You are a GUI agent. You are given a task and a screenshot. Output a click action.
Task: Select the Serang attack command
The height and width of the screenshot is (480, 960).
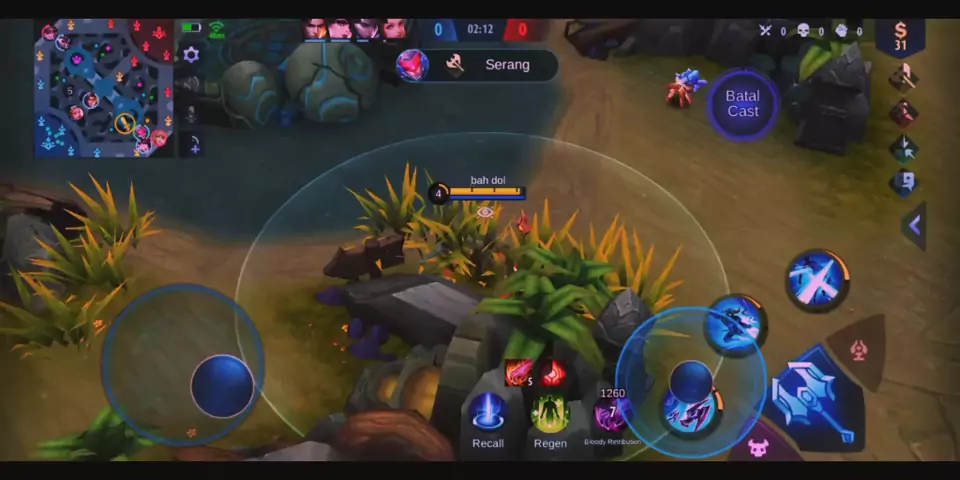click(476, 65)
